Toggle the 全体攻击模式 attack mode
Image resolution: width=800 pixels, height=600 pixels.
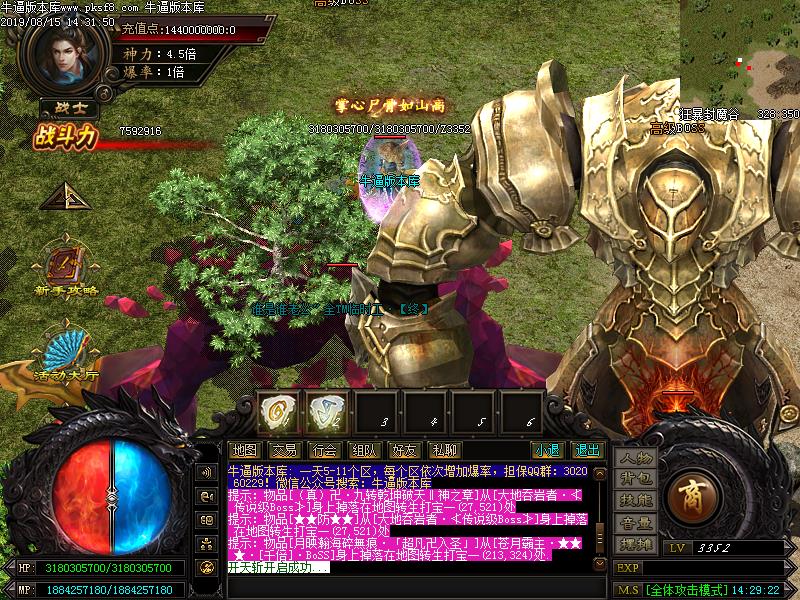684,590
